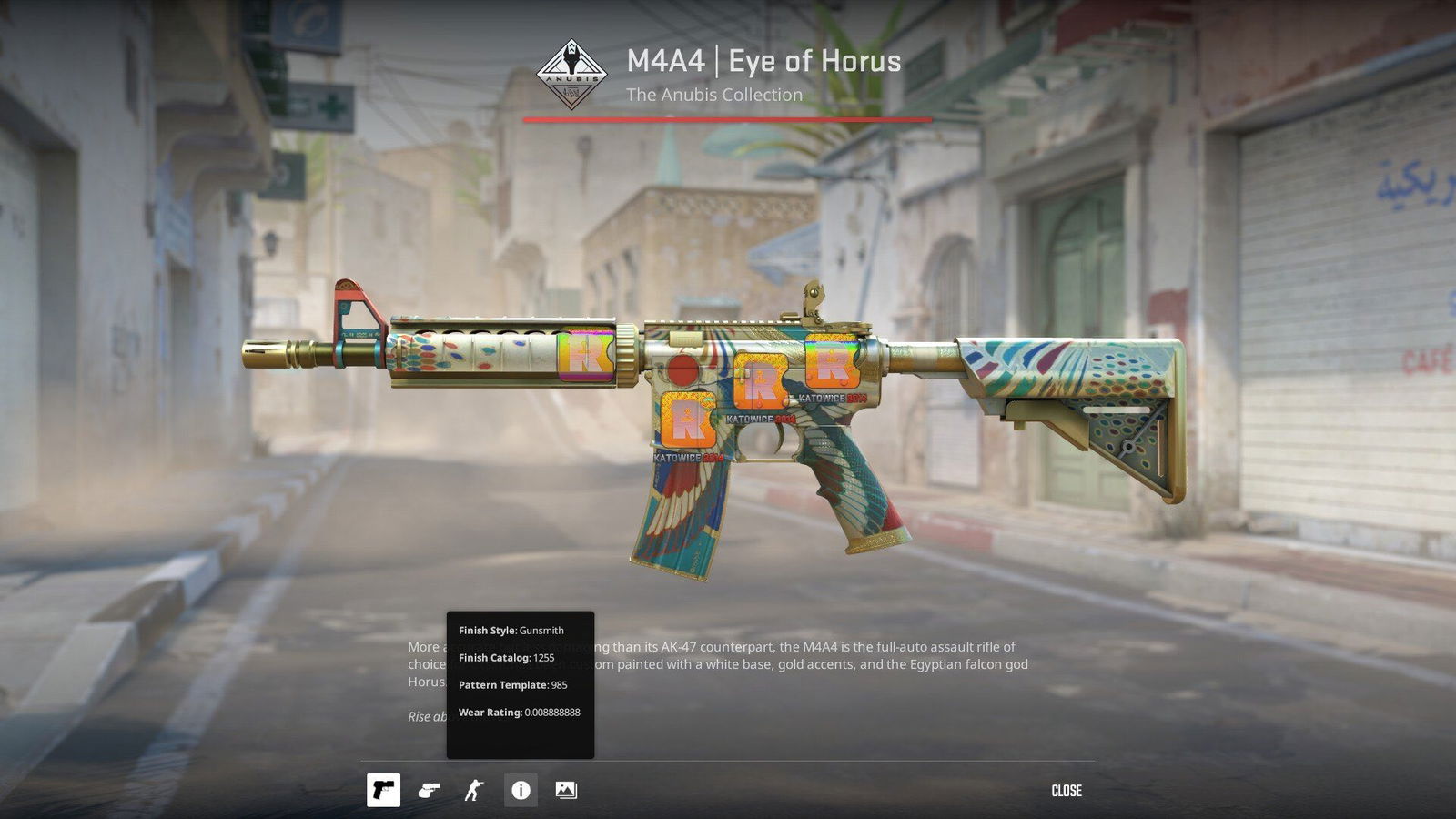Open the landscape image background icon

566,791
